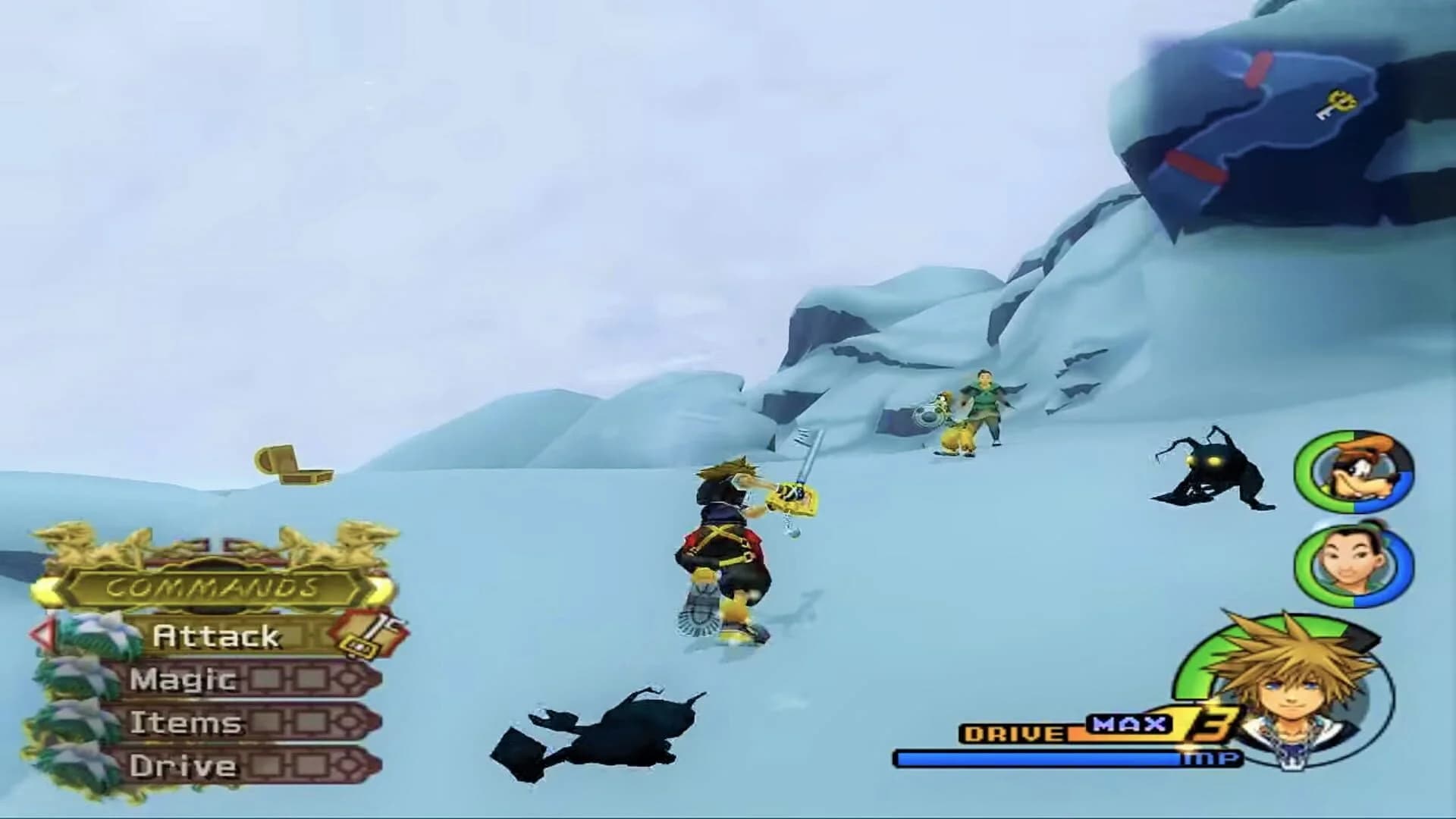This screenshot has height=819, width=1456.
Task: Select Attack from the Commands menu
Action: (216, 635)
